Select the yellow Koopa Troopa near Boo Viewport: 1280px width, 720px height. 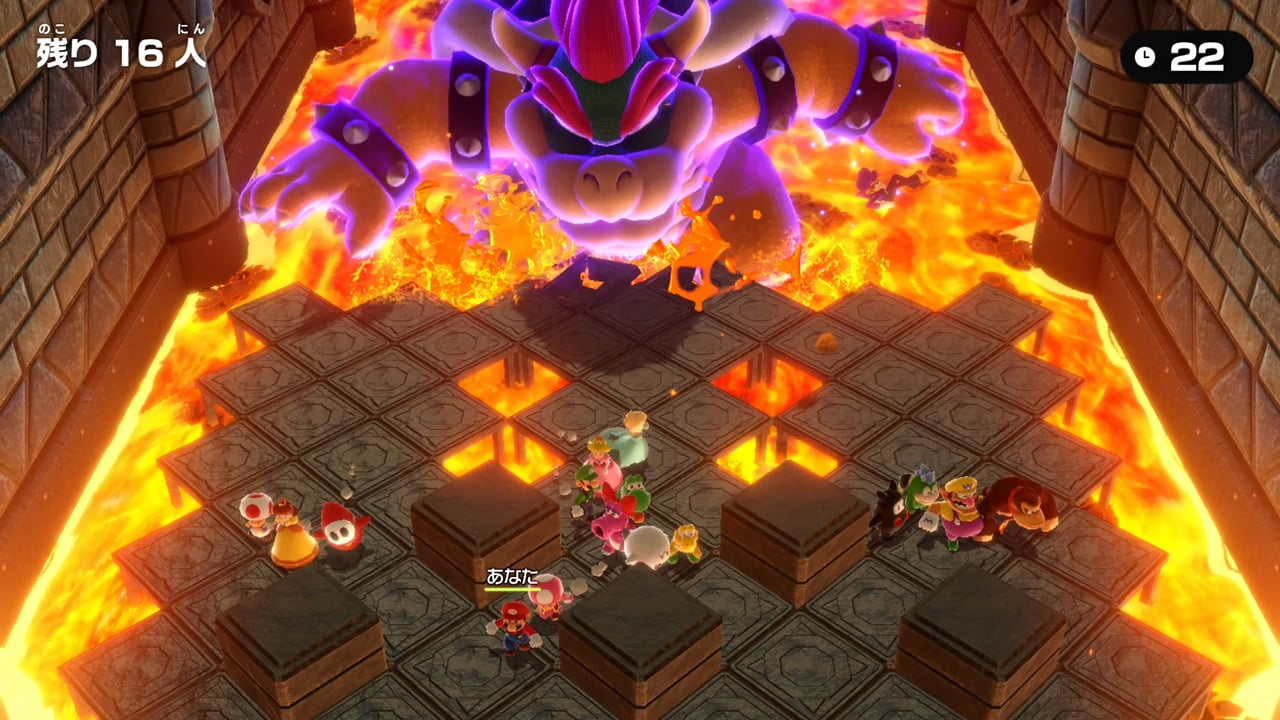coord(687,538)
